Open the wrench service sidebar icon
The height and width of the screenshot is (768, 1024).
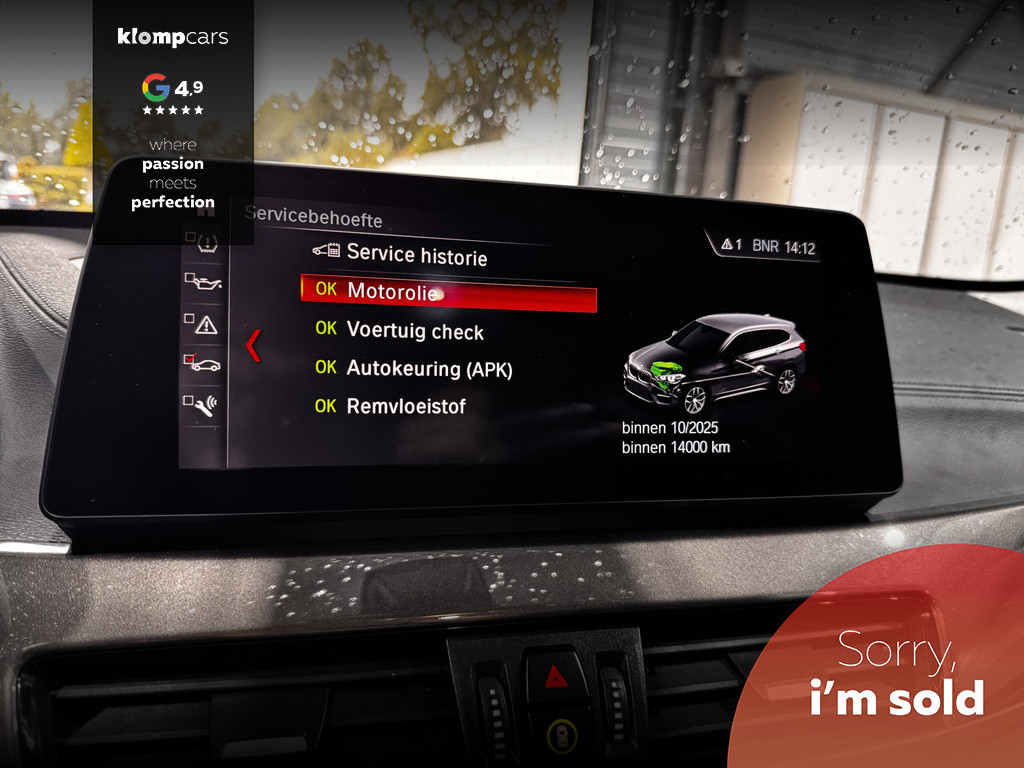click(203, 405)
